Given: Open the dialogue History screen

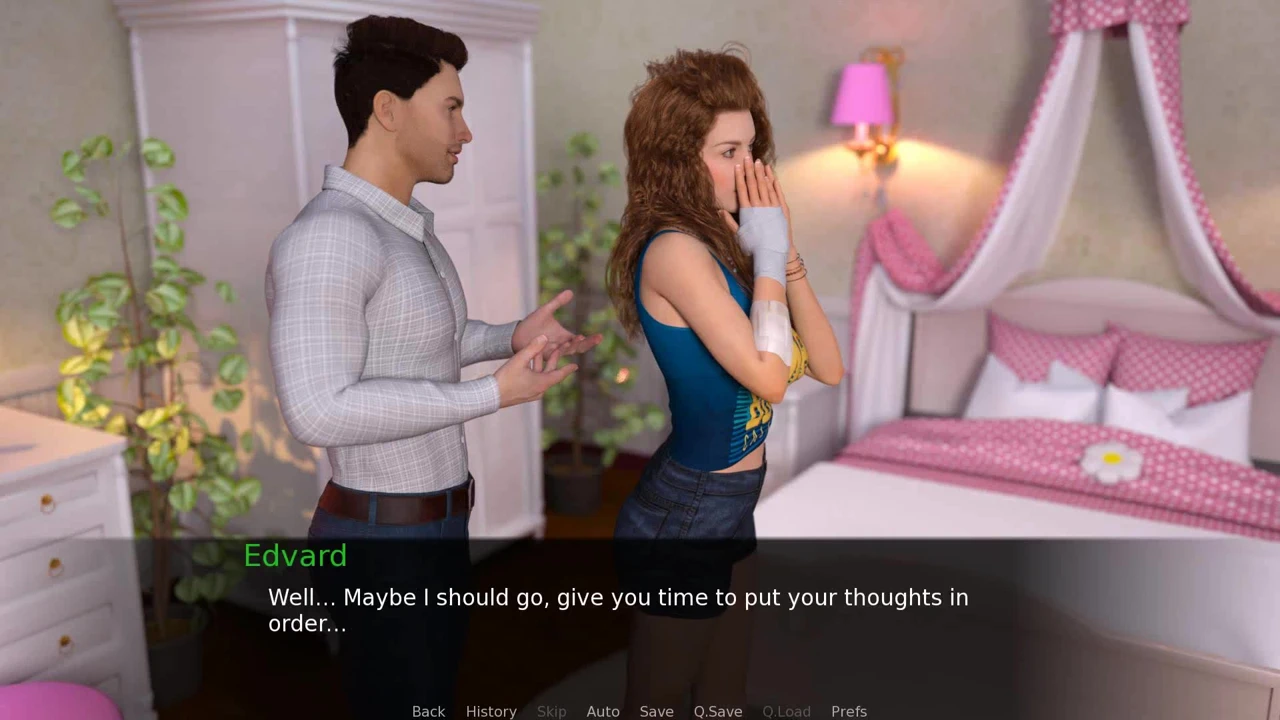Looking at the screenshot, I should (x=491, y=711).
